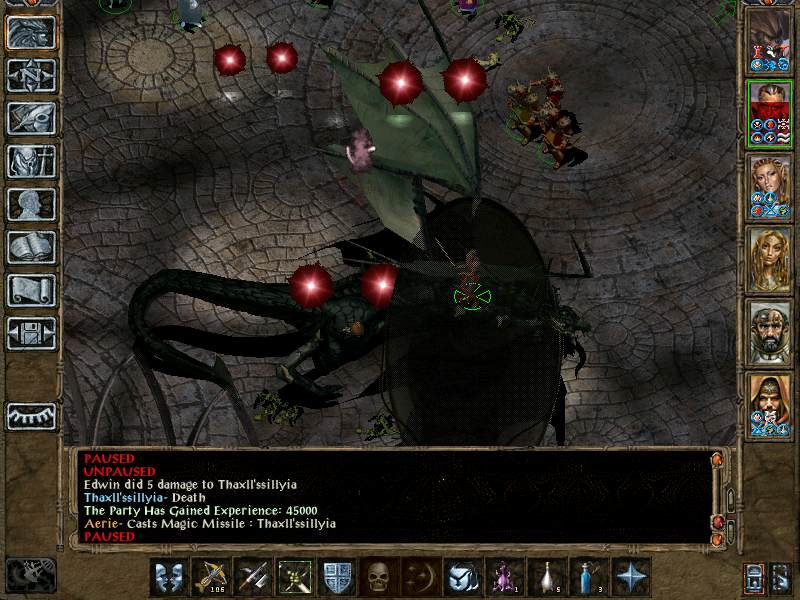The image size is (800, 600).
Task: Open the journal with the quill icon
Action: pos(32,118)
